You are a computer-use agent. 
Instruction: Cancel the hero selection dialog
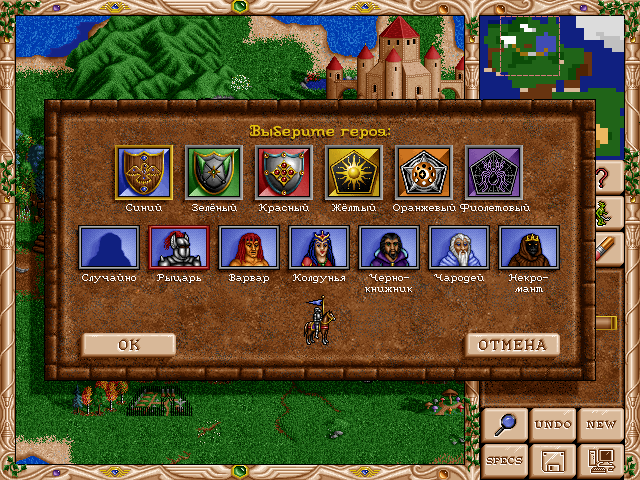(512, 345)
